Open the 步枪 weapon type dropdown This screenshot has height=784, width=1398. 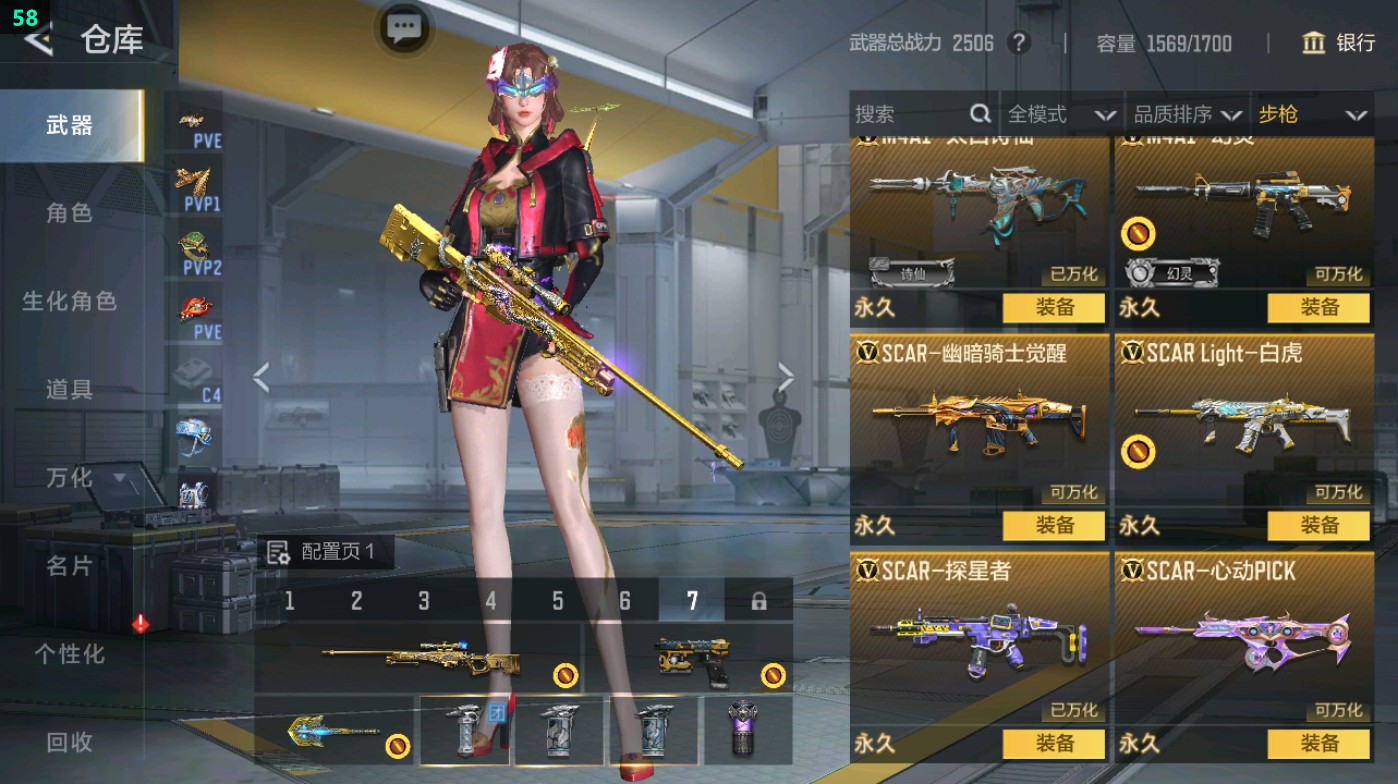(1312, 115)
